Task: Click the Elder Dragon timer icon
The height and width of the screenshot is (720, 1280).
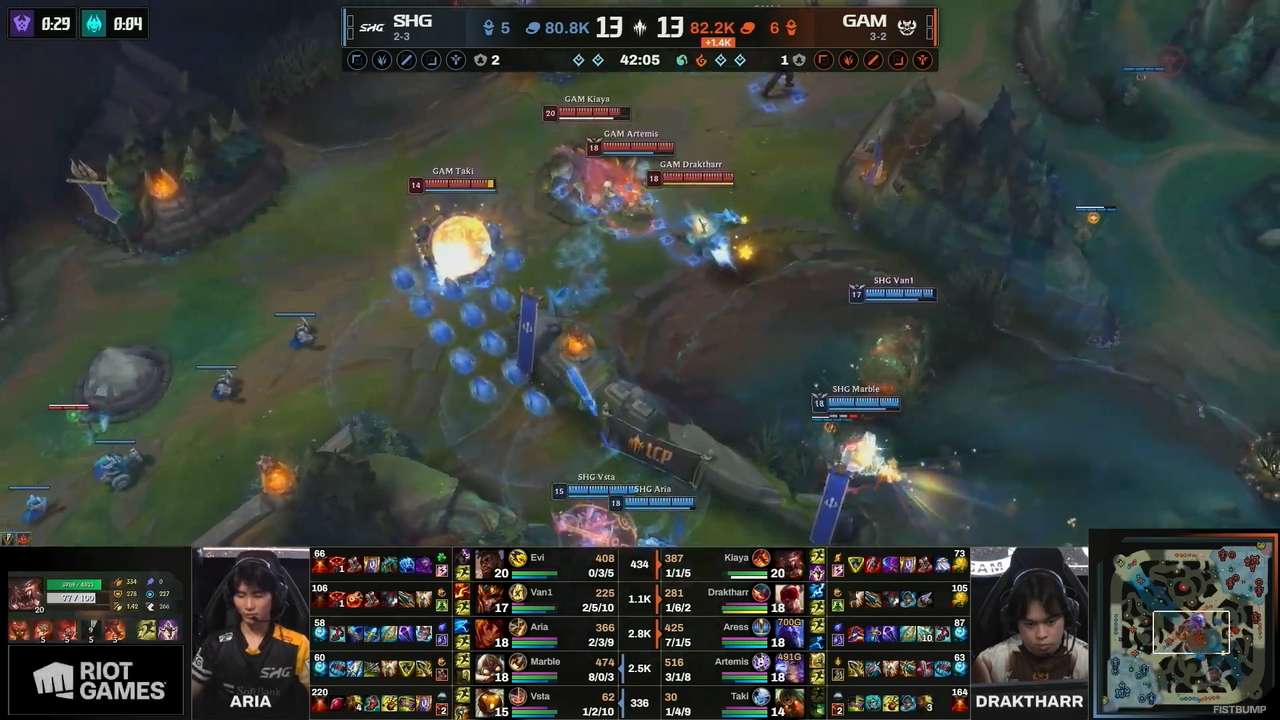Action: [x=93, y=23]
